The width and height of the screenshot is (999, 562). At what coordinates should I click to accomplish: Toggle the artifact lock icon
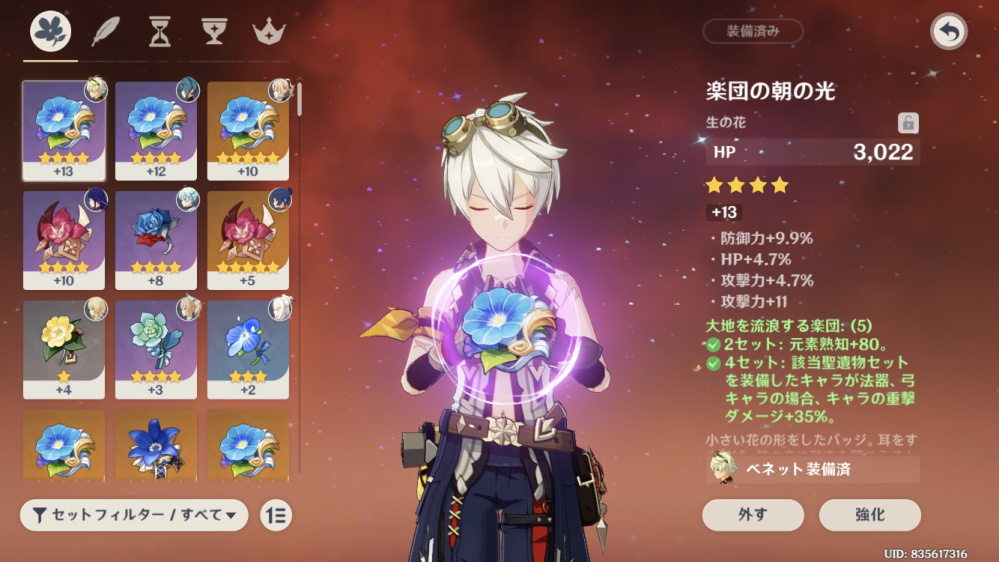point(908,123)
